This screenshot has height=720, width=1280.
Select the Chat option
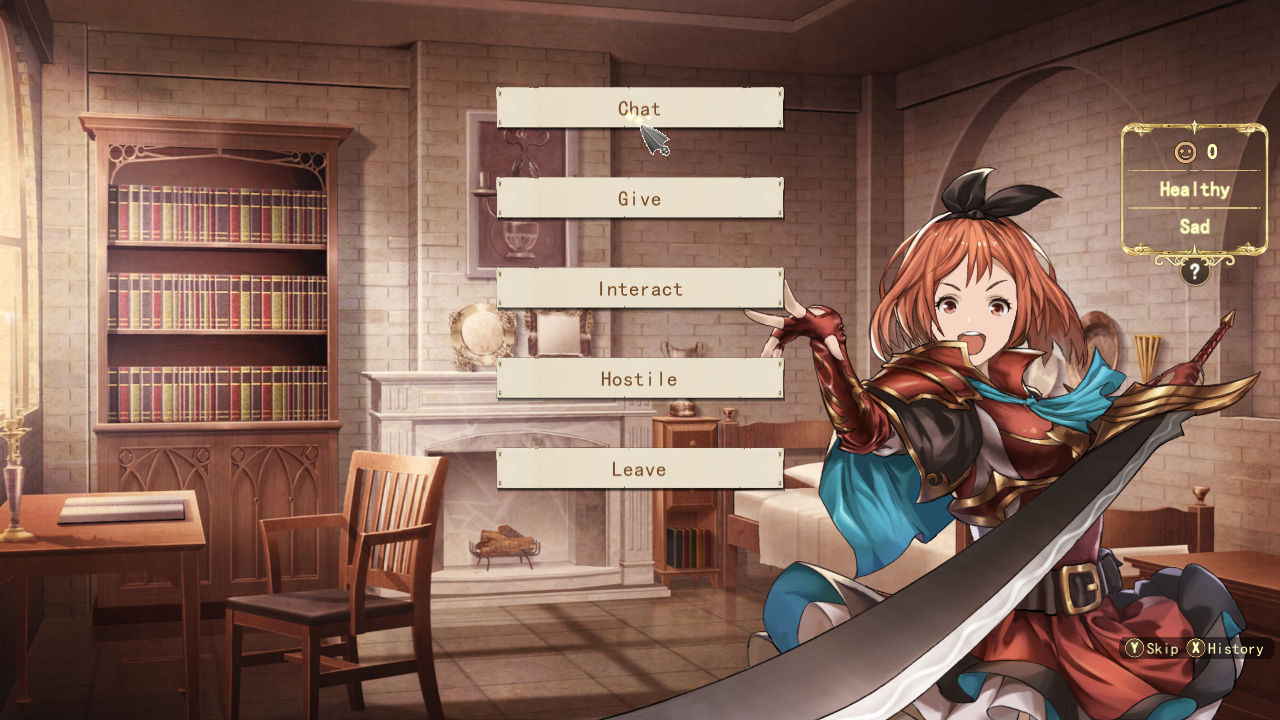pos(639,109)
